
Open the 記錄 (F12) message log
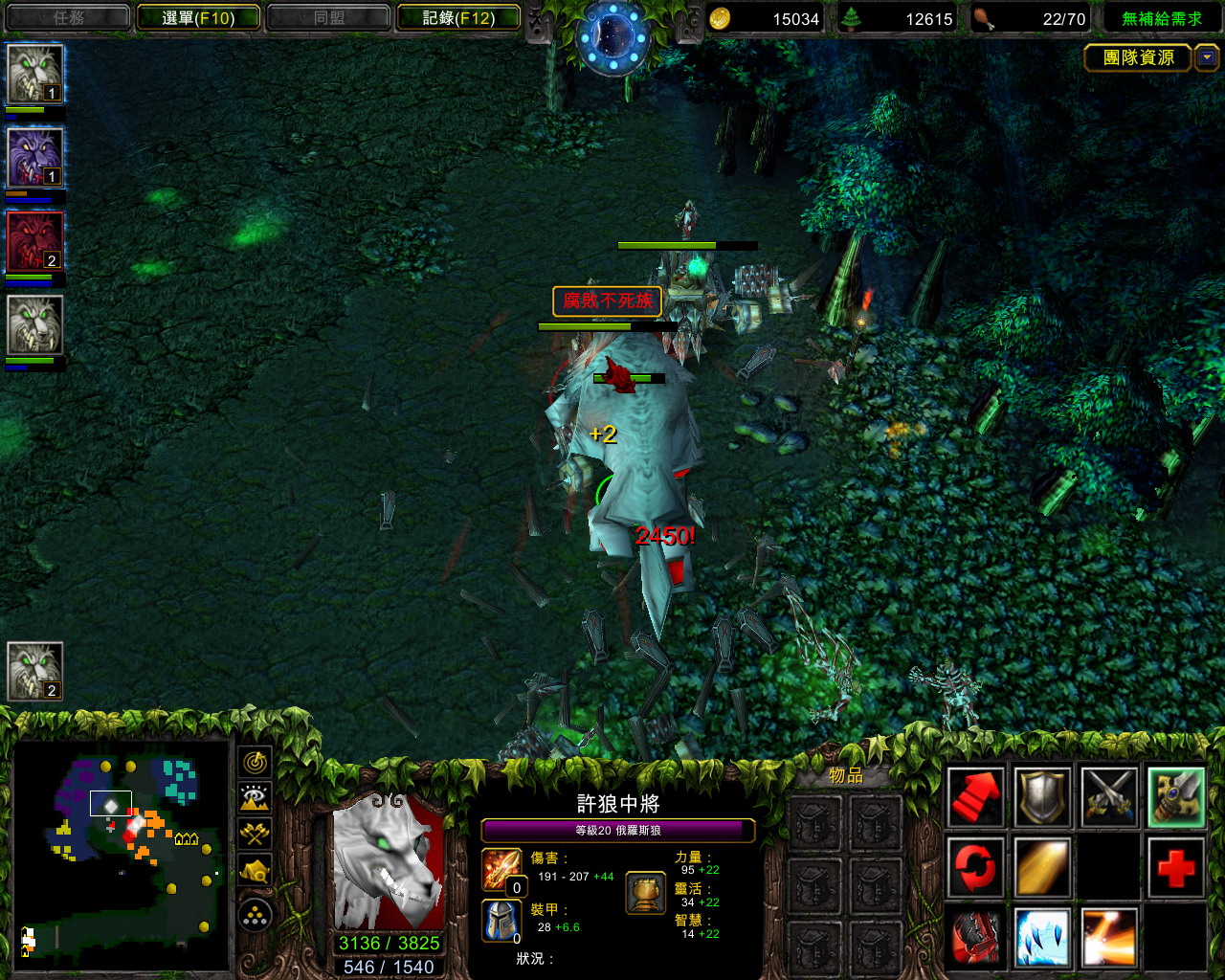[458, 17]
